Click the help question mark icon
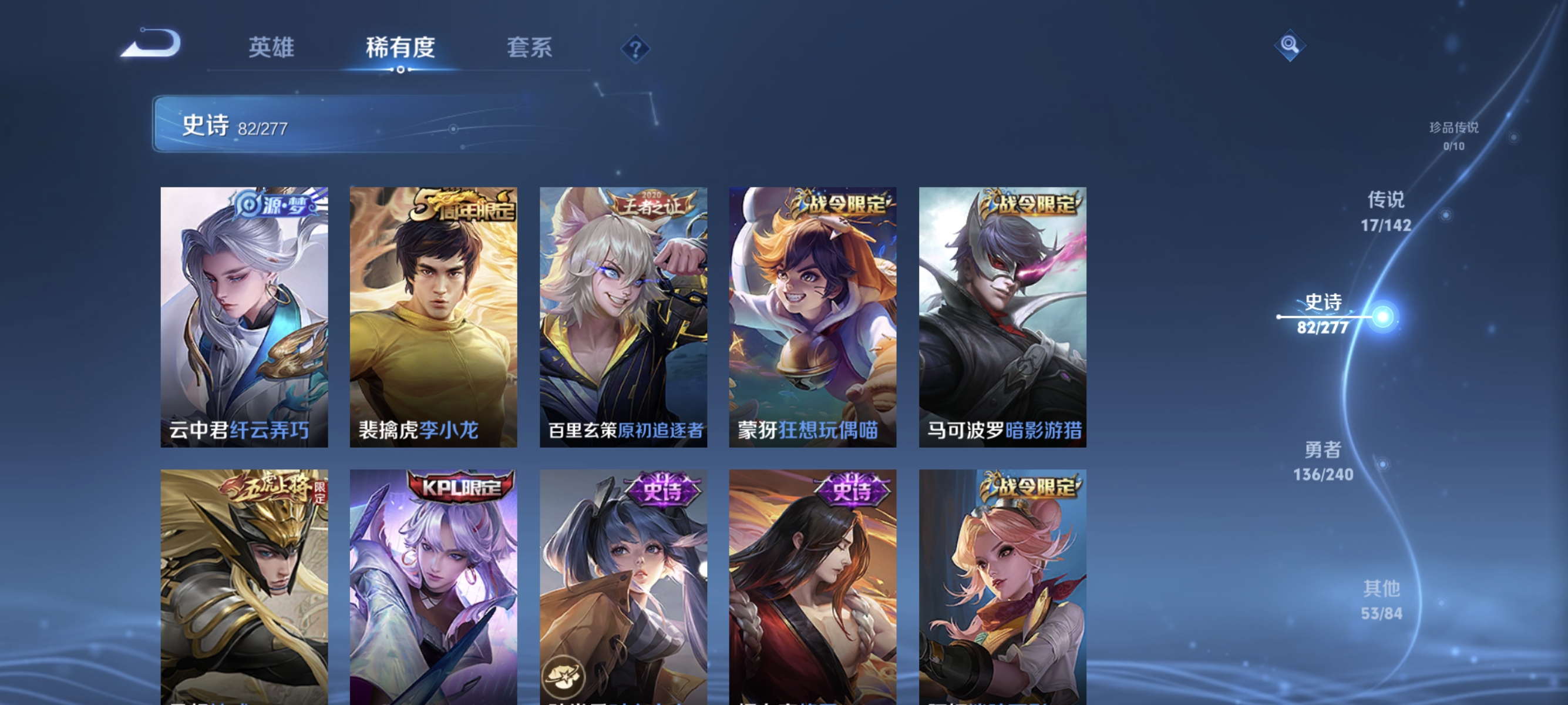This screenshot has width=1568, height=705. click(635, 49)
